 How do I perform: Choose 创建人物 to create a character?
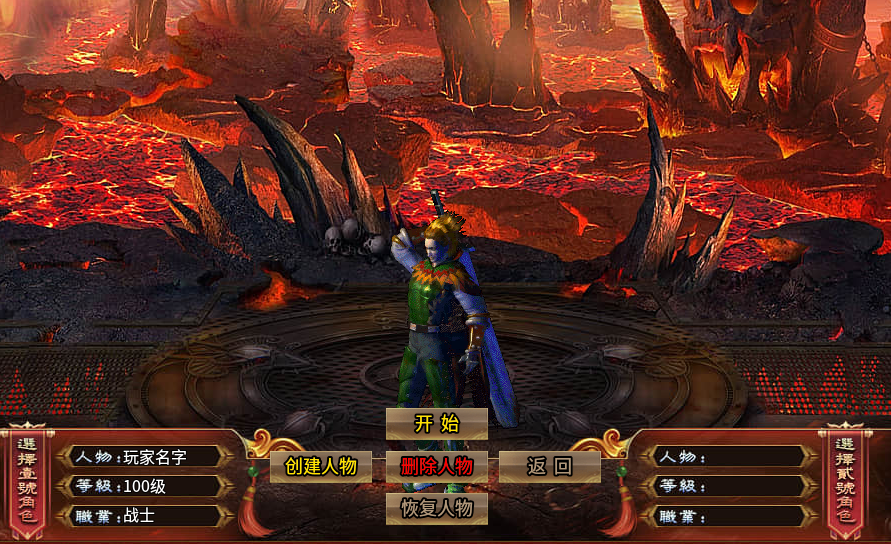(321, 466)
